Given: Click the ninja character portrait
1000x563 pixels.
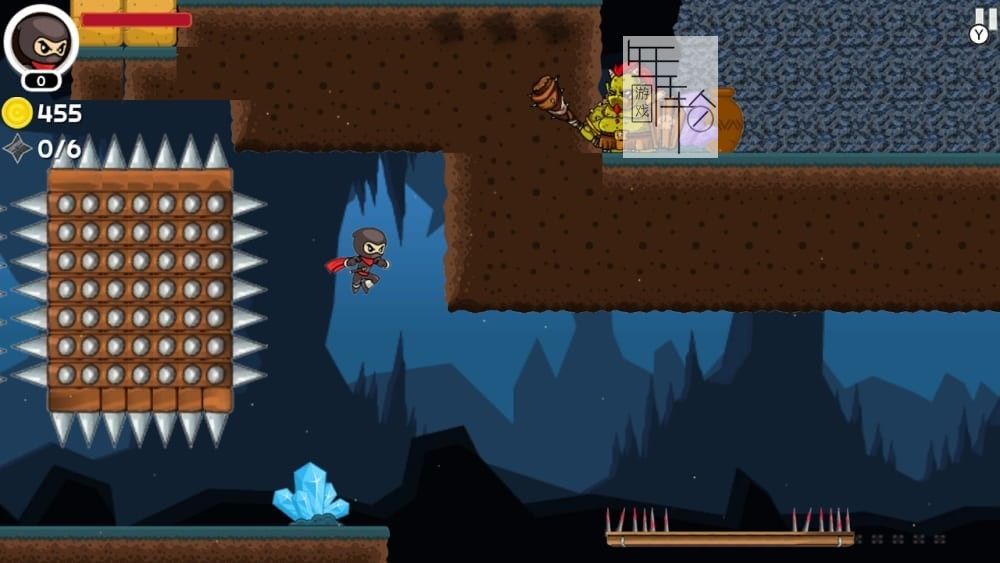Looking at the screenshot, I should 41,41.
